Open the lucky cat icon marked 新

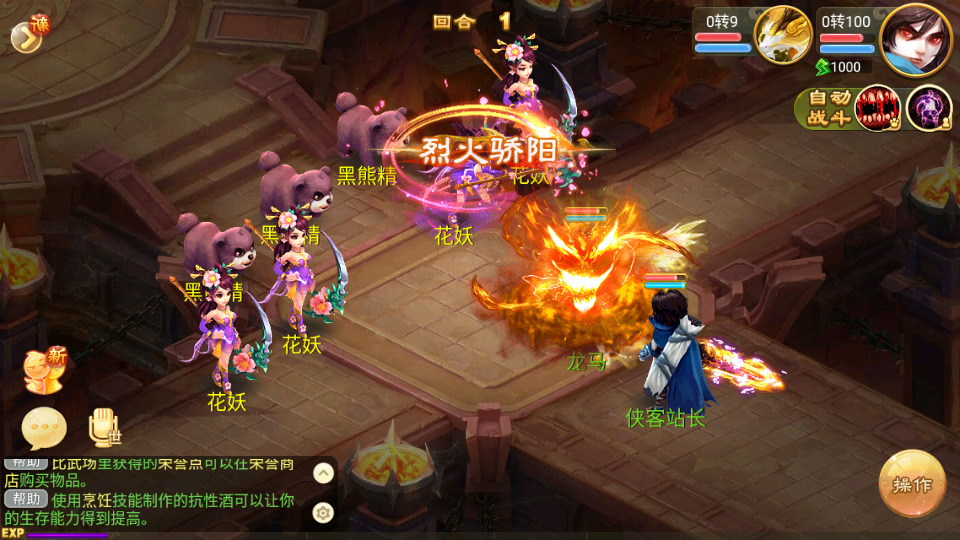tap(44, 371)
